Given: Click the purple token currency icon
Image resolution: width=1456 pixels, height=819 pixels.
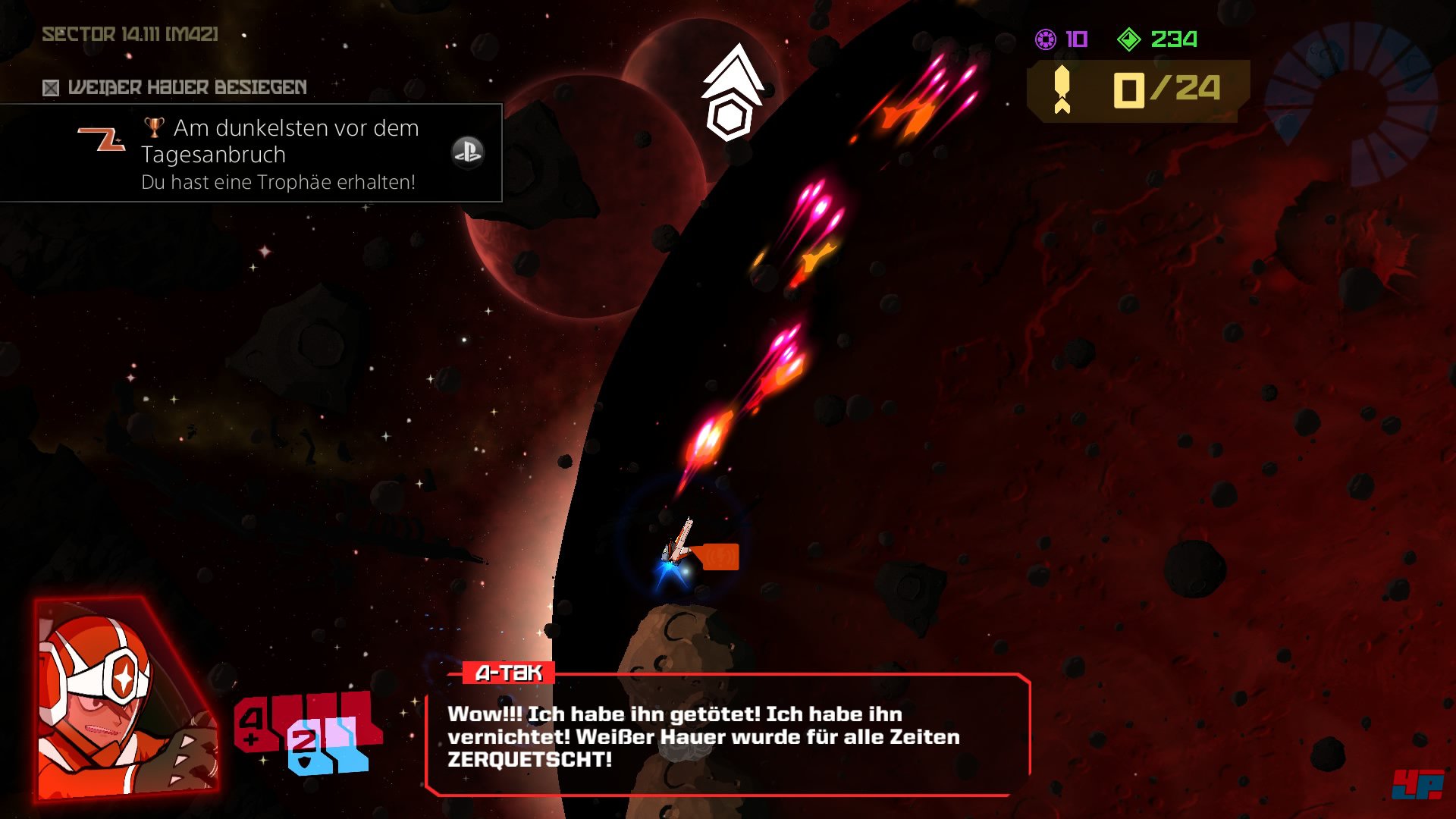Looking at the screenshot, I should coord(1046,39).
